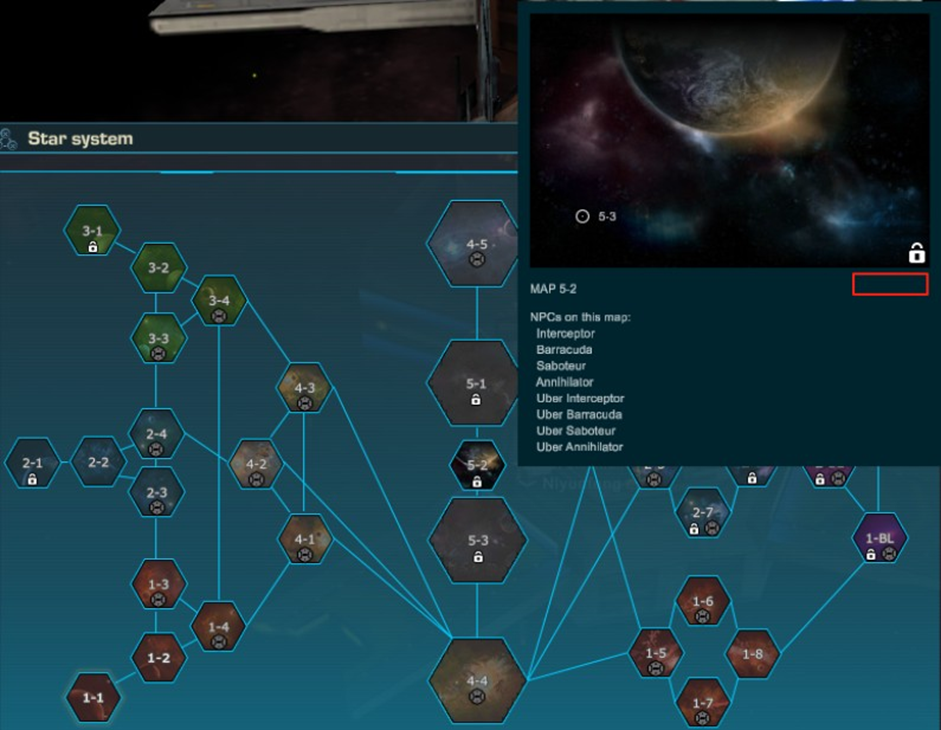Choose the 1-1 starting map

coord(93,697)
